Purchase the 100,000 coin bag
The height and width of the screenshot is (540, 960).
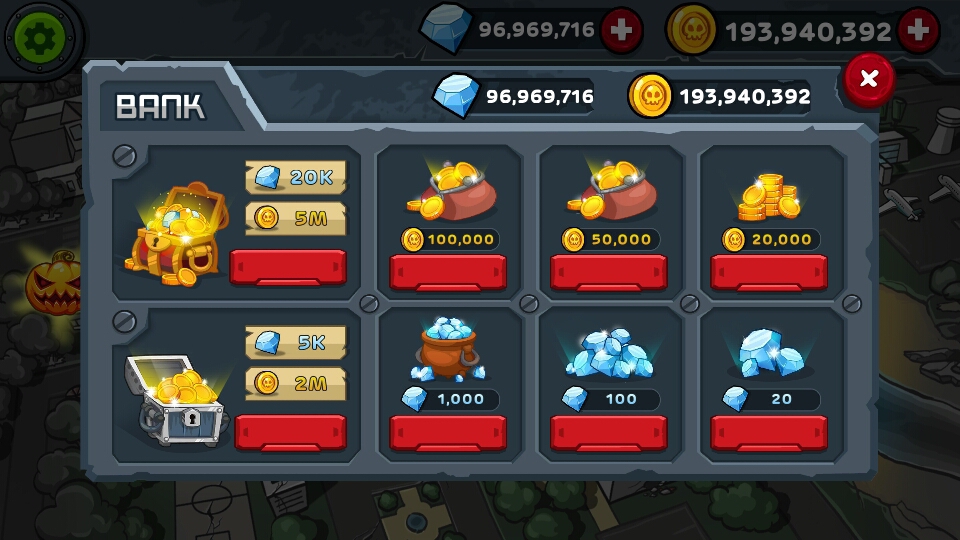(448, 272)
